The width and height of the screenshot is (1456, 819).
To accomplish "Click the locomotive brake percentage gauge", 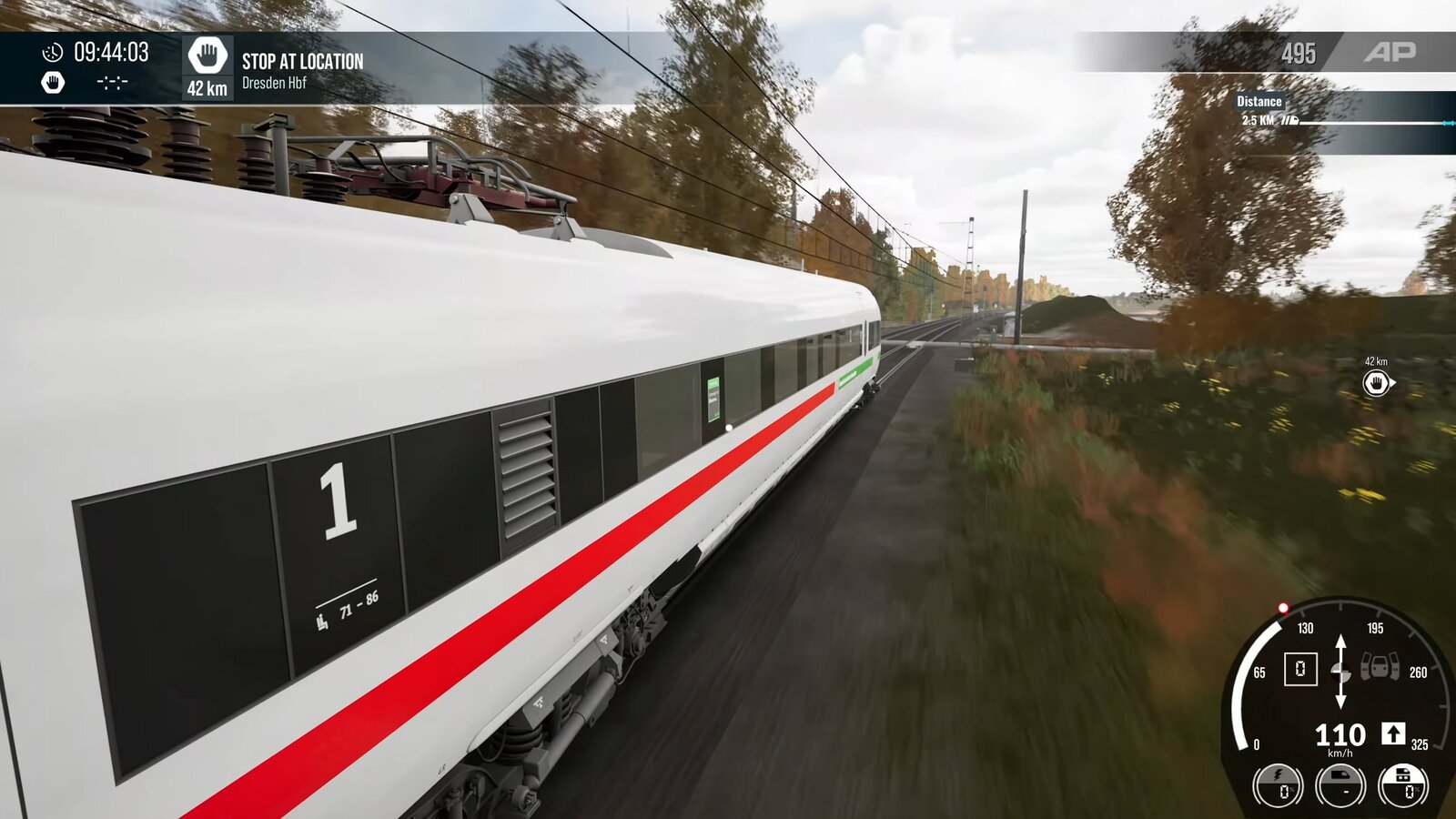I will [1403, 786].
